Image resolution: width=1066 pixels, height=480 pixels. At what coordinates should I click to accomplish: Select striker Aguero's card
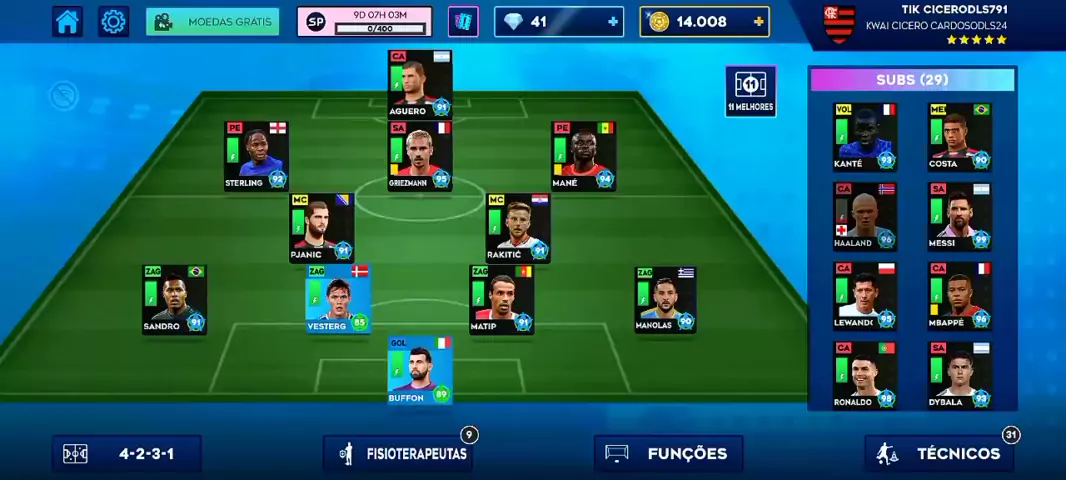[420, 84]
